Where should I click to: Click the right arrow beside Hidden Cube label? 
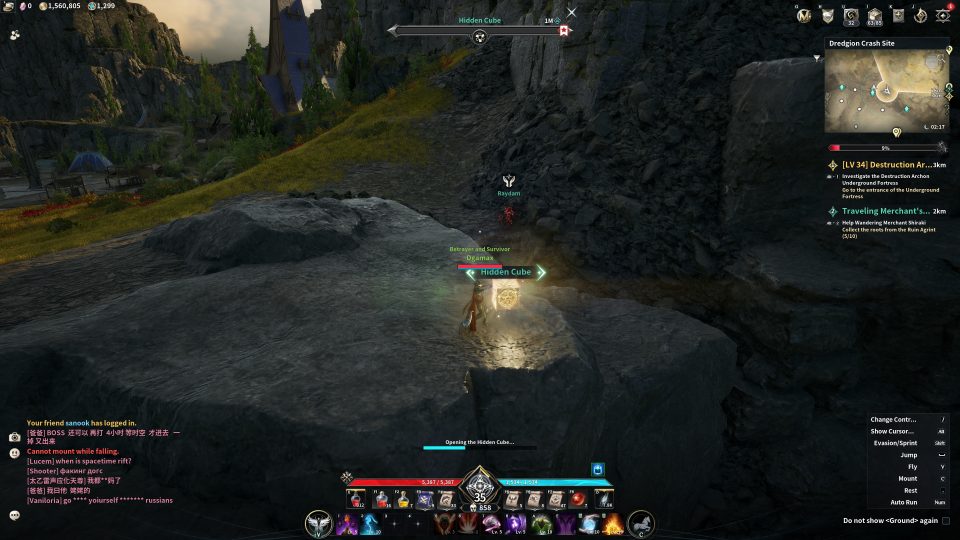click(x=541, y=272)
